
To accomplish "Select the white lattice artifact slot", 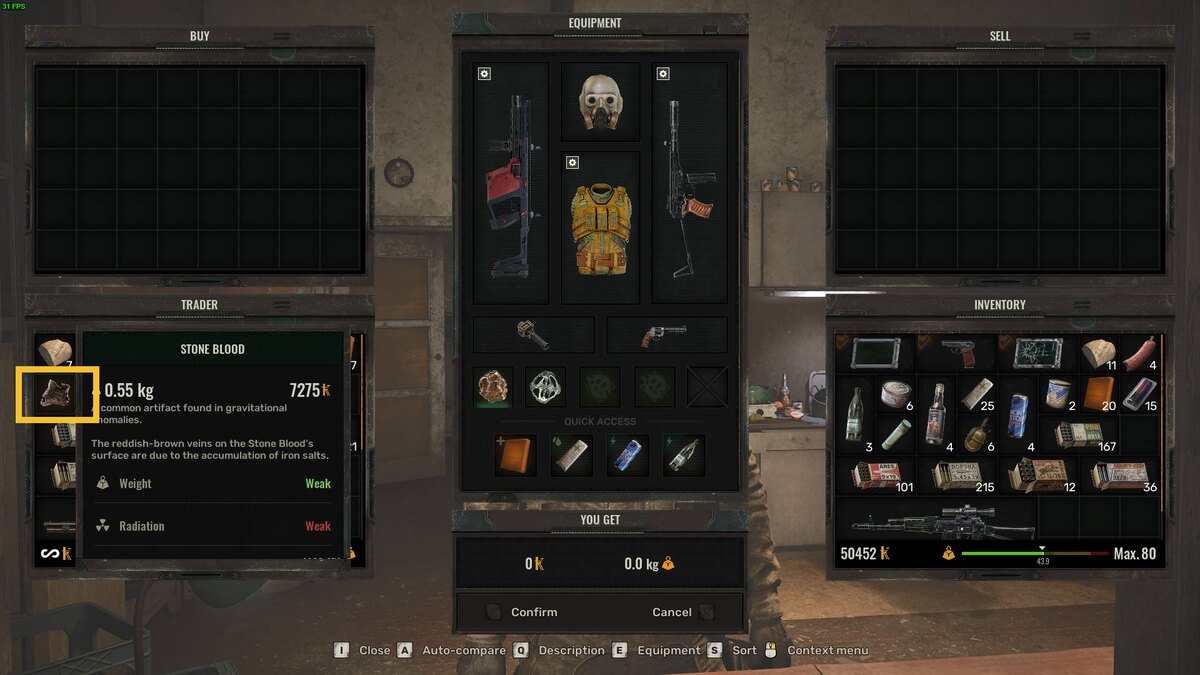I will 547,386.
